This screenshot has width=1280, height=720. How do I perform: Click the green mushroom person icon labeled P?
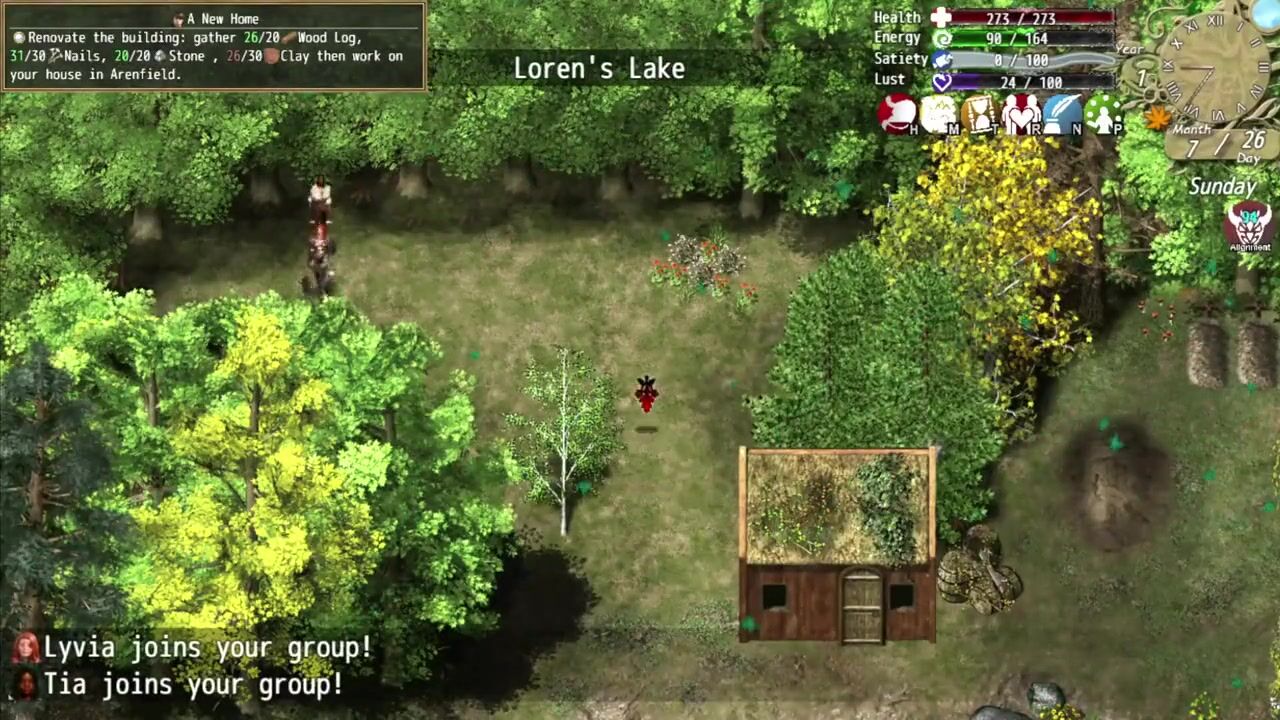1103,114
